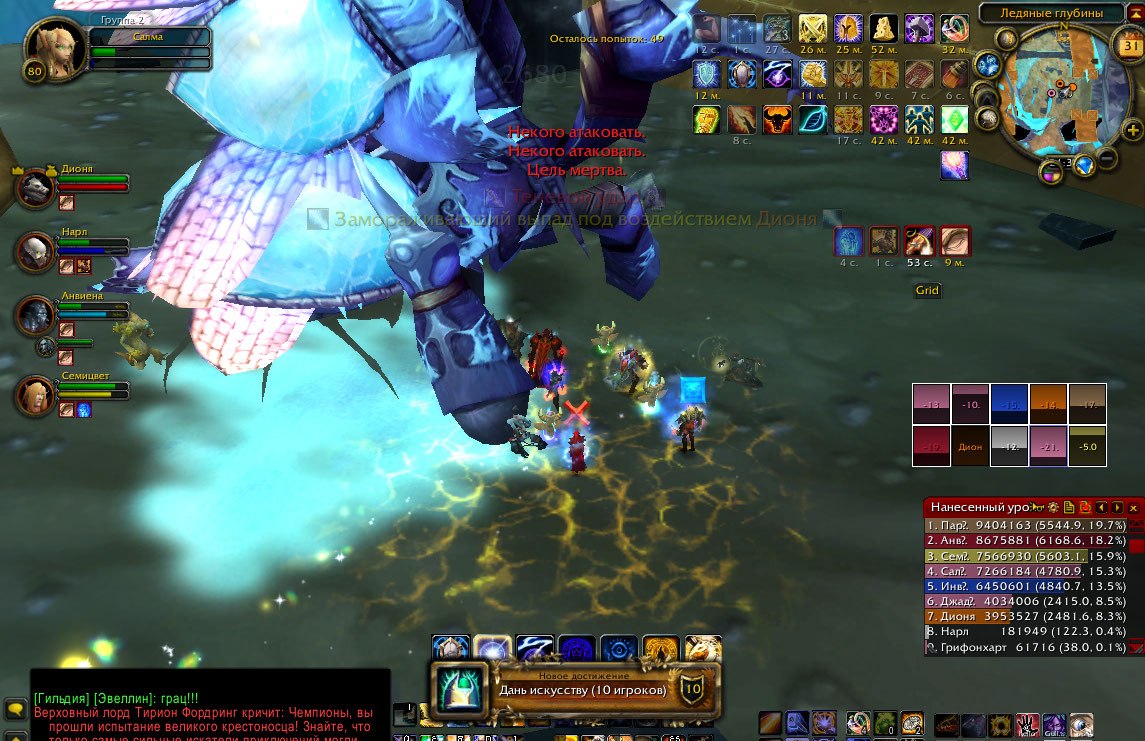Open the chat speech bubble button
Viewport: 1145px width, 741px height.
click(14, 709)
